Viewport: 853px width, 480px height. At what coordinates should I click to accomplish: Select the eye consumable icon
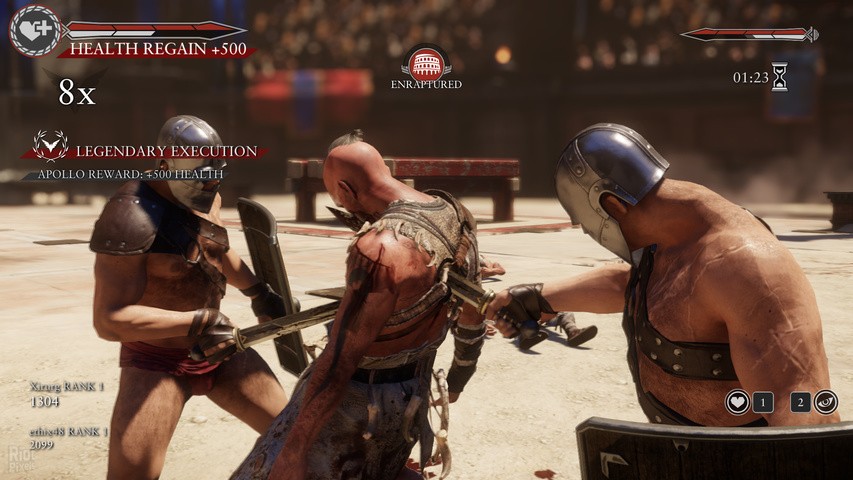click(826, 402)
